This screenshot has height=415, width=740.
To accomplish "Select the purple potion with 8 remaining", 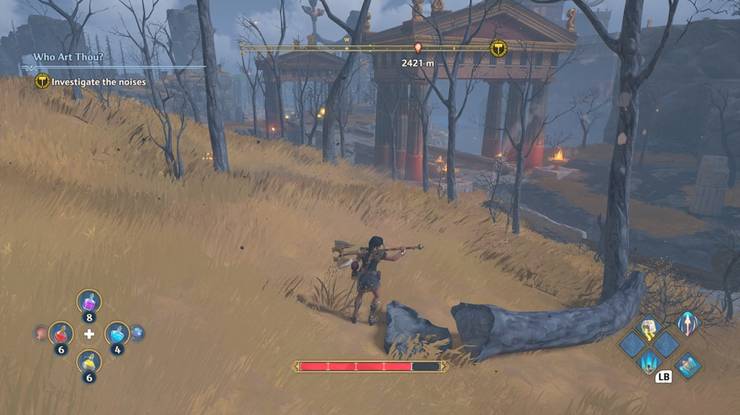I will 89,301.
